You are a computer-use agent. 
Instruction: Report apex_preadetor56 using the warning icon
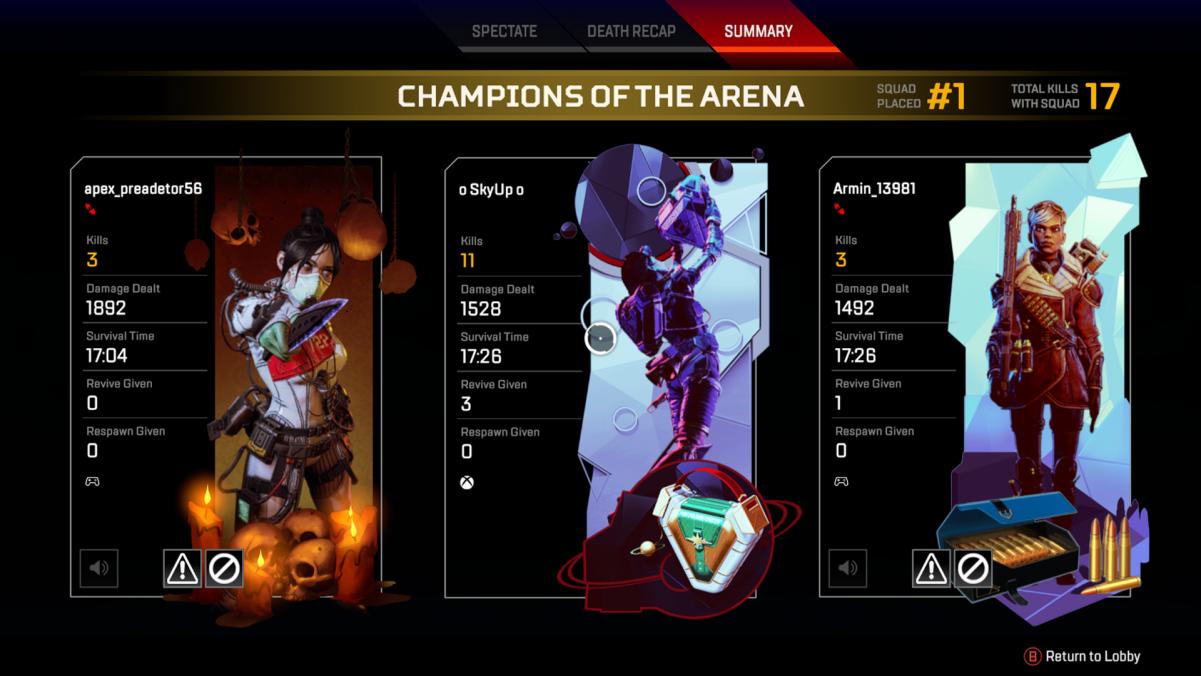(182, 568)
